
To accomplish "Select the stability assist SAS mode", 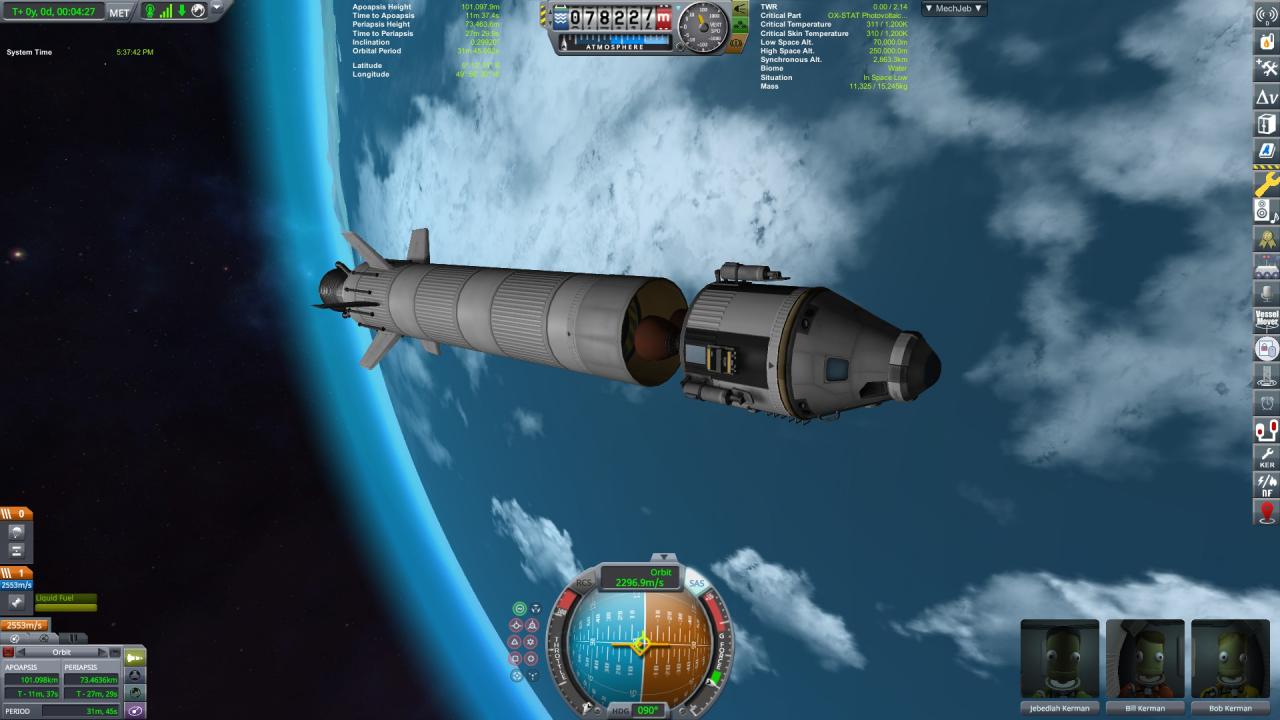I will (519, 608).
